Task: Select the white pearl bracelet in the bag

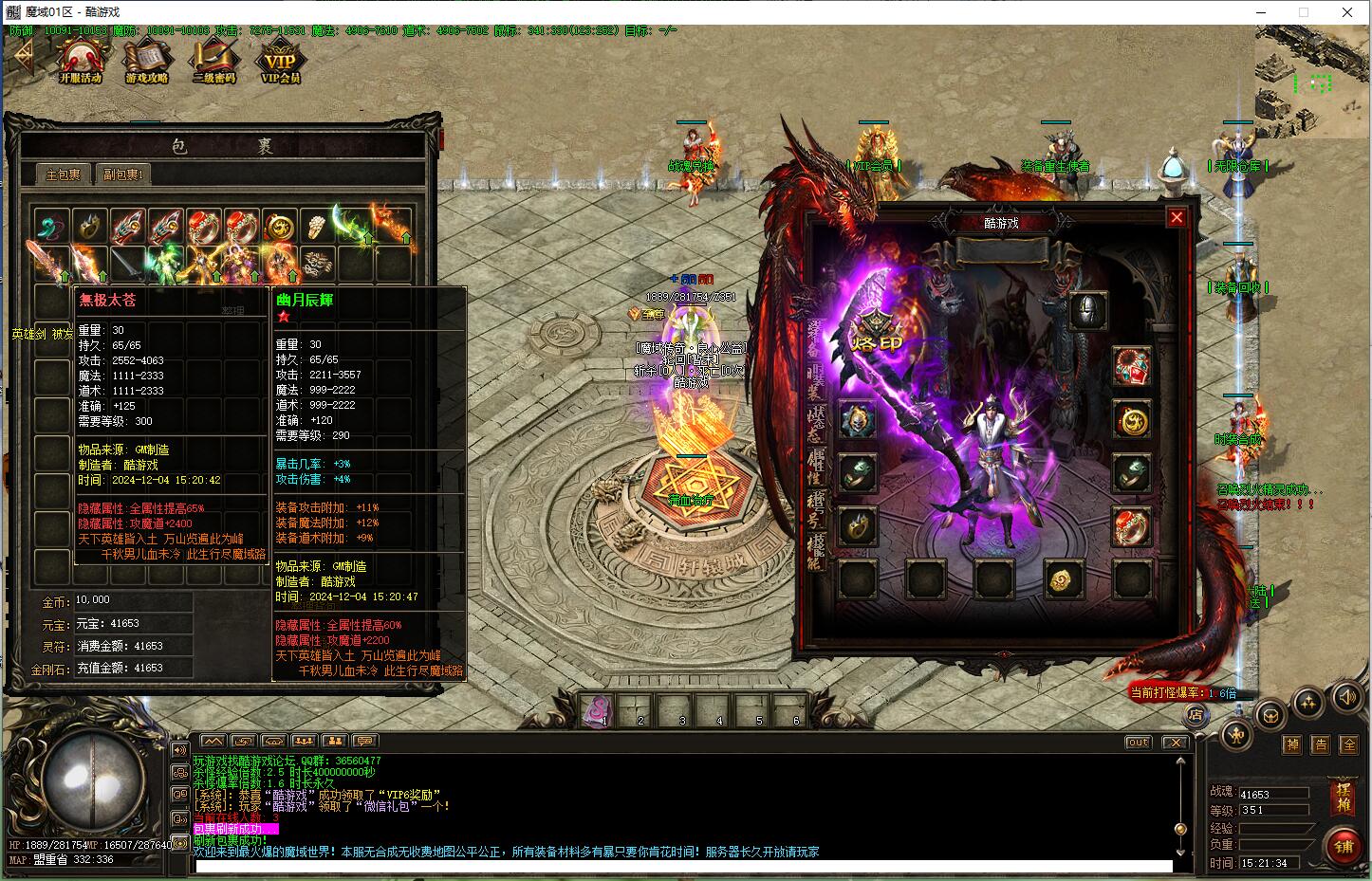Action: pos(317,227)
